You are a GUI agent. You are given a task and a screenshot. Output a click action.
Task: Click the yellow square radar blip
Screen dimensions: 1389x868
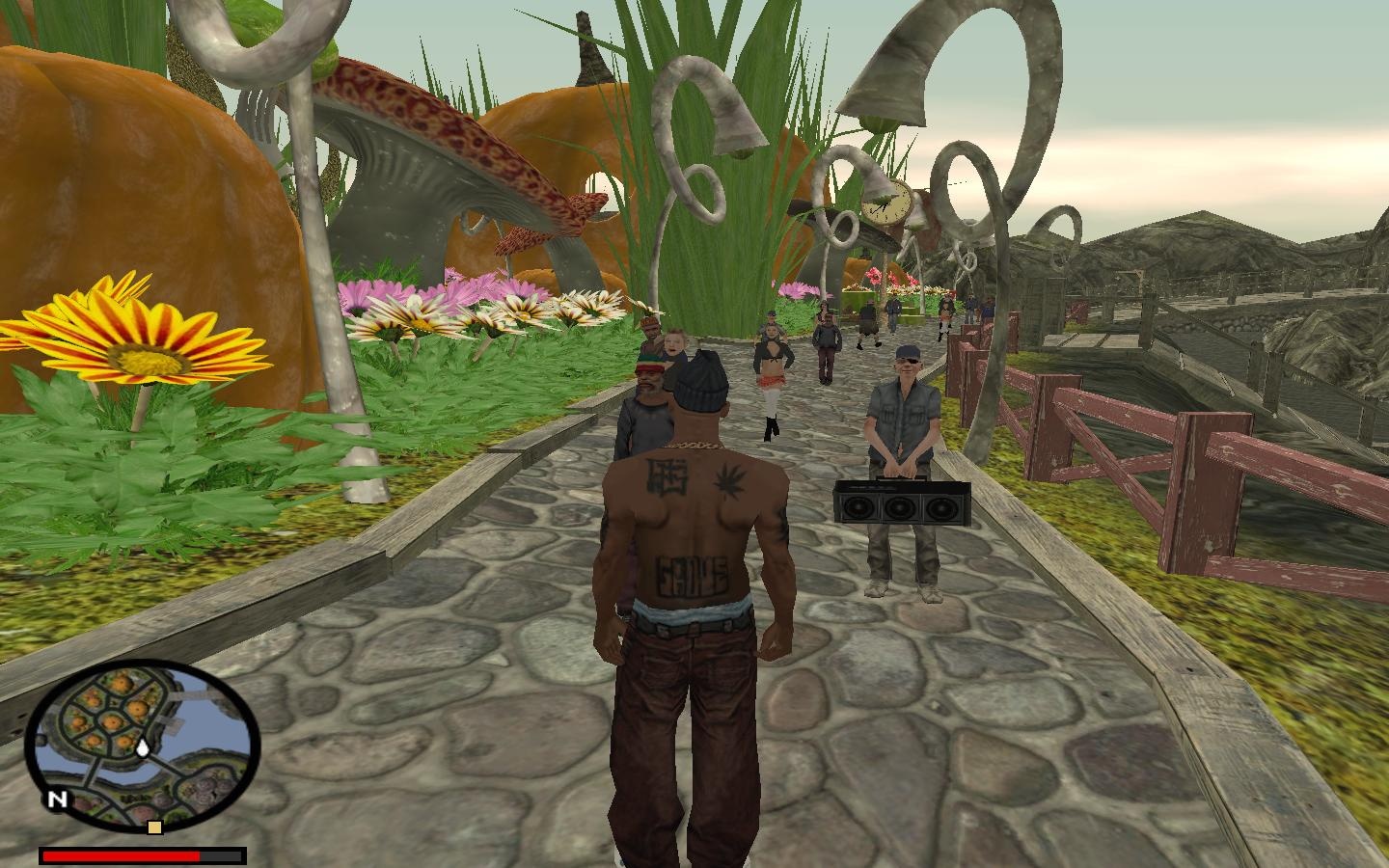[x=154, y=827]
